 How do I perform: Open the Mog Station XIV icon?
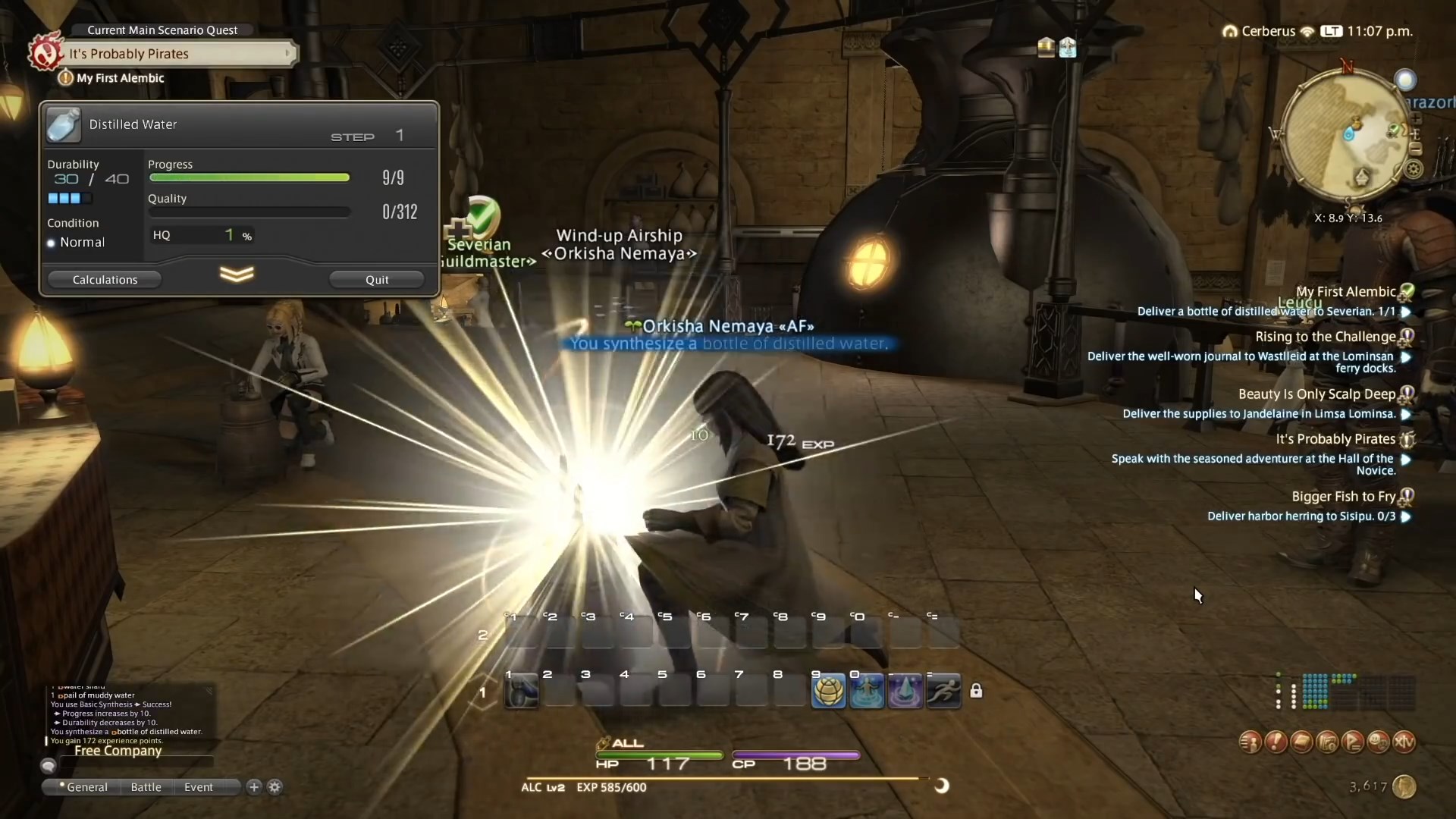pos(1407,742)
